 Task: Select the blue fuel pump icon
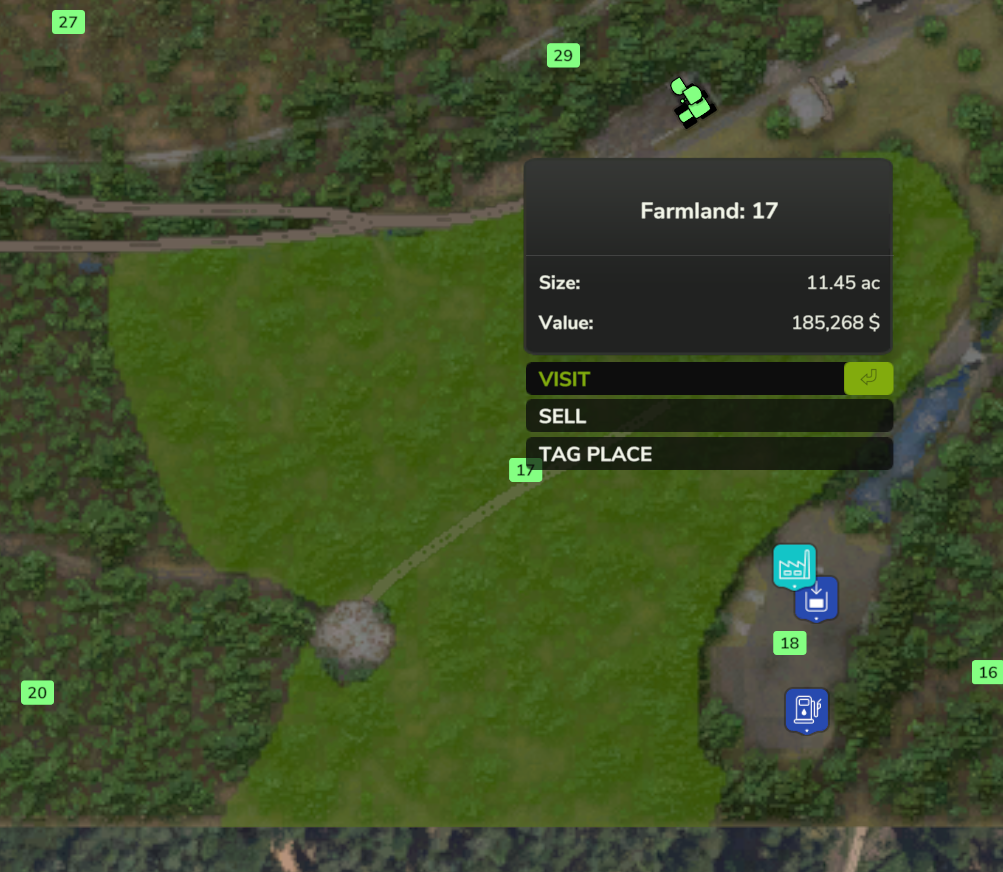click(806, 709)
